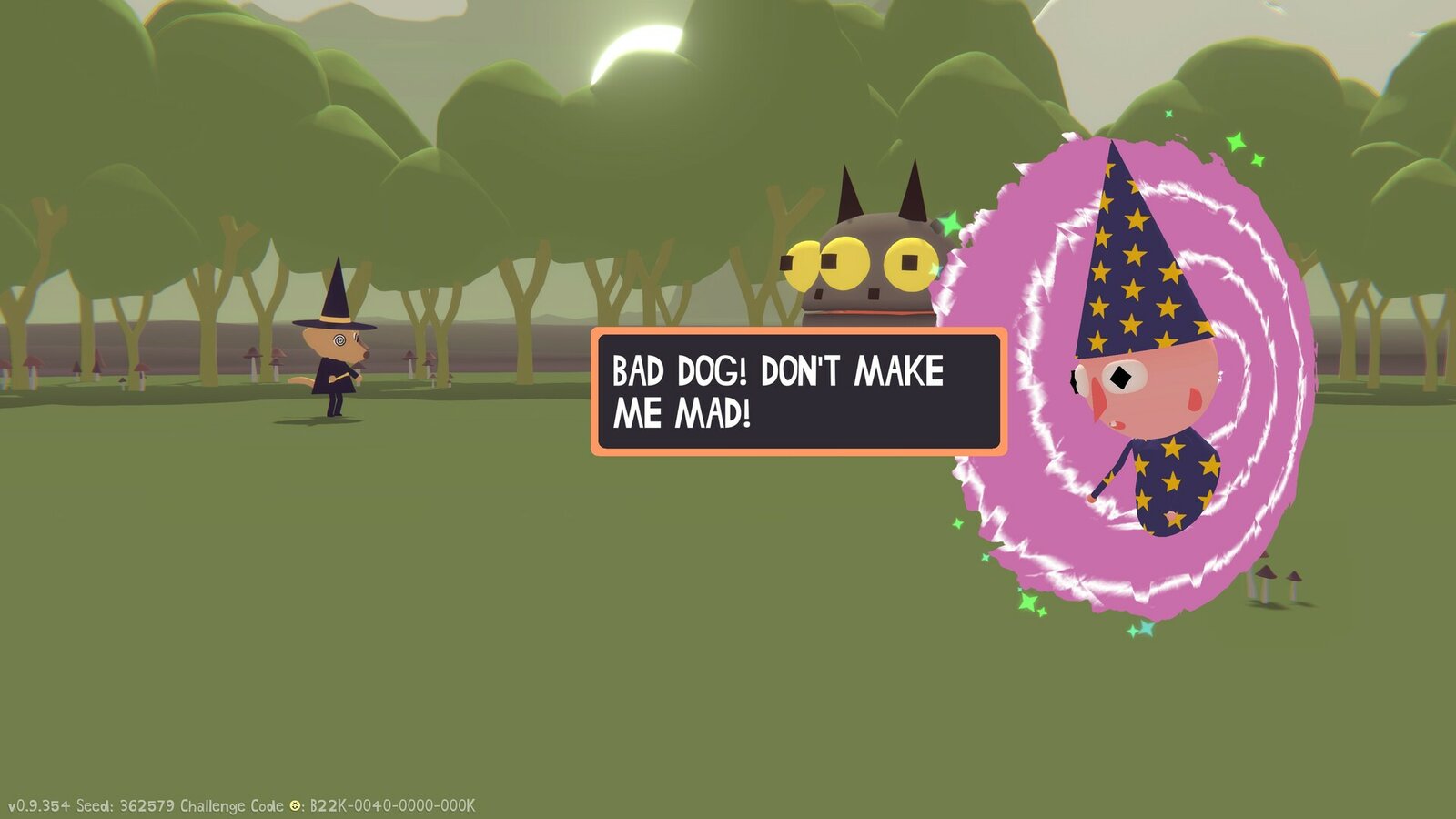Screen dimensions: 1456x819
Task: Click the Challenge Code B22K-0040-0000-000K text
Action: coord(391,804)
